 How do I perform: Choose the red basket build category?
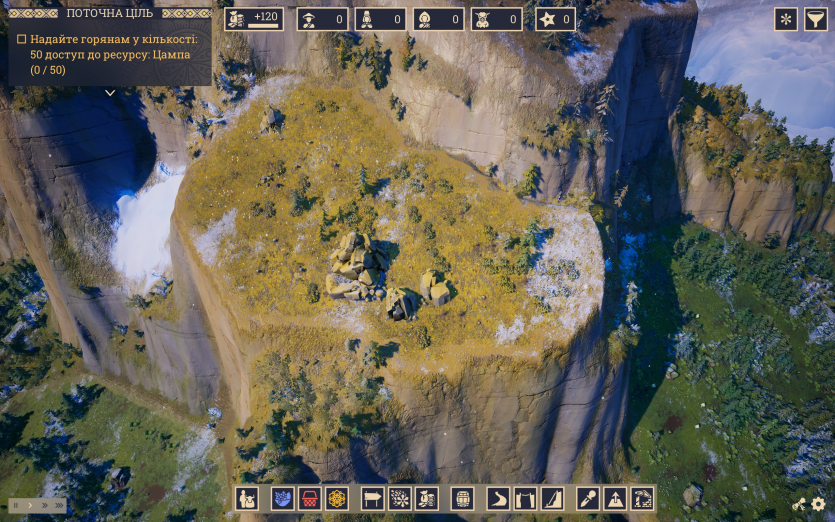(x=309, y=498)
